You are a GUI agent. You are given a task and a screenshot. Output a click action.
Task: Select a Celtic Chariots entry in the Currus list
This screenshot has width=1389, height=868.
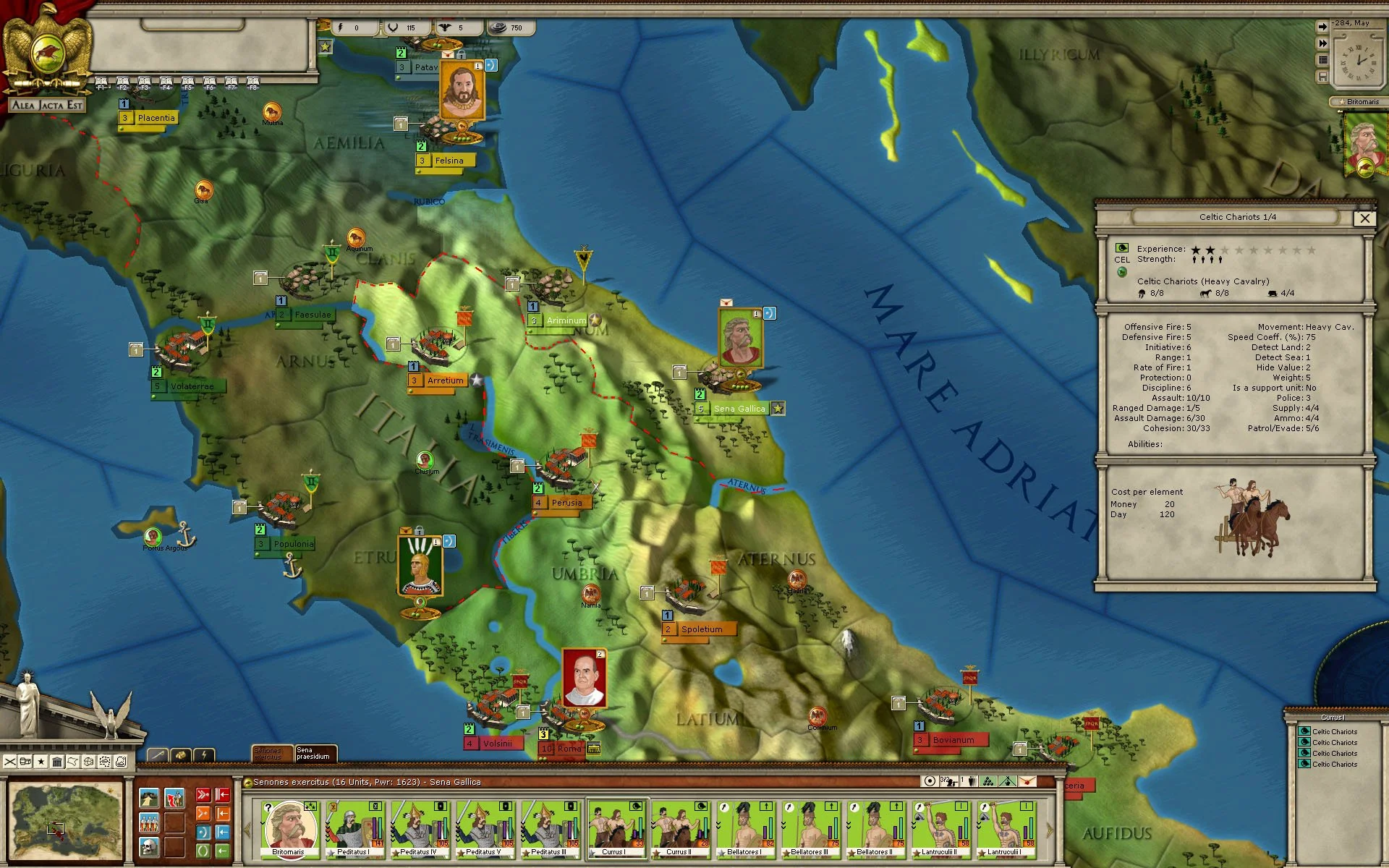click(1335, 732)
